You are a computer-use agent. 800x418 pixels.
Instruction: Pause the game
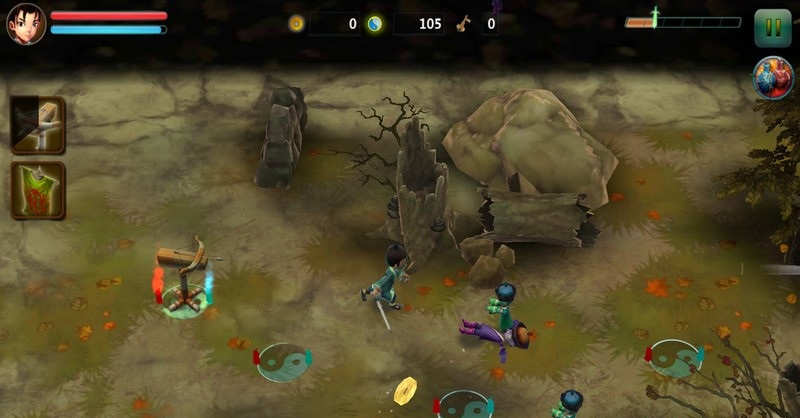[772, 27]
